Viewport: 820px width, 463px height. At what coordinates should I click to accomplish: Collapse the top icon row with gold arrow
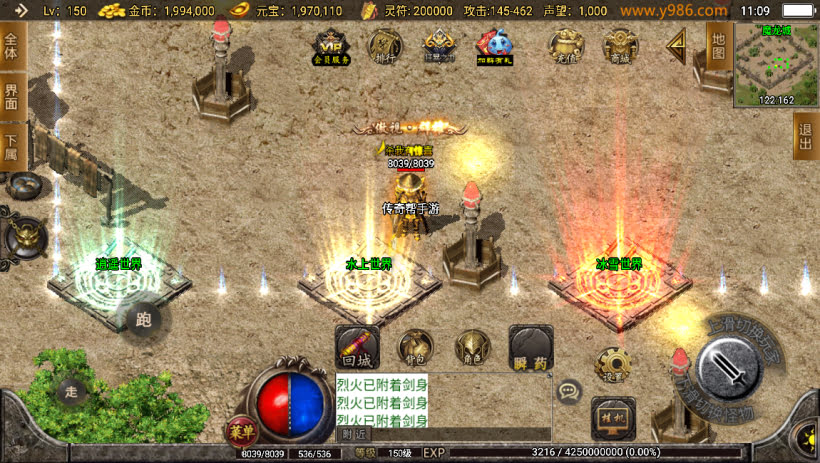click(x=677, y=44)
